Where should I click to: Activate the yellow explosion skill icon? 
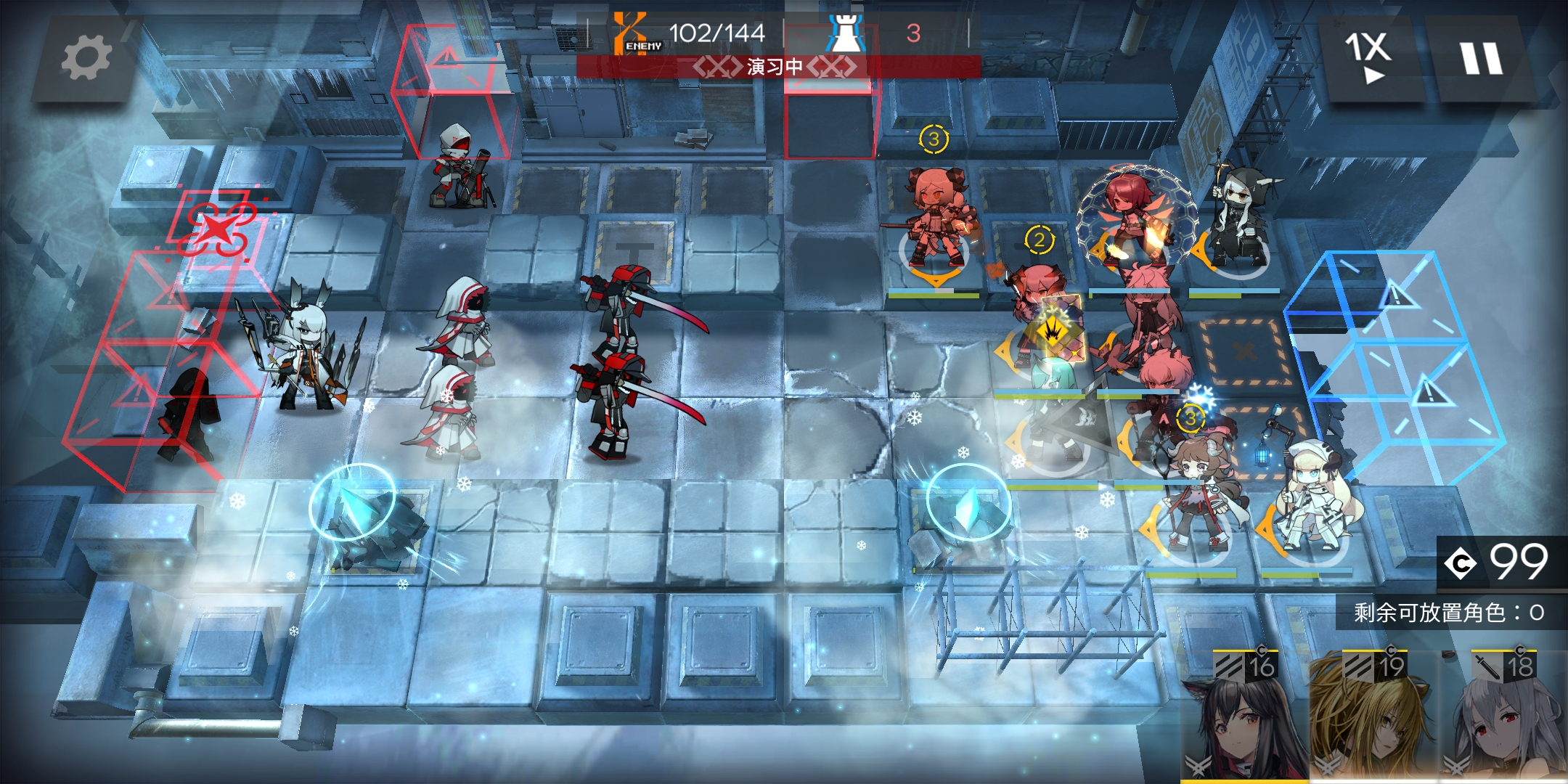tap(1053, 332)
